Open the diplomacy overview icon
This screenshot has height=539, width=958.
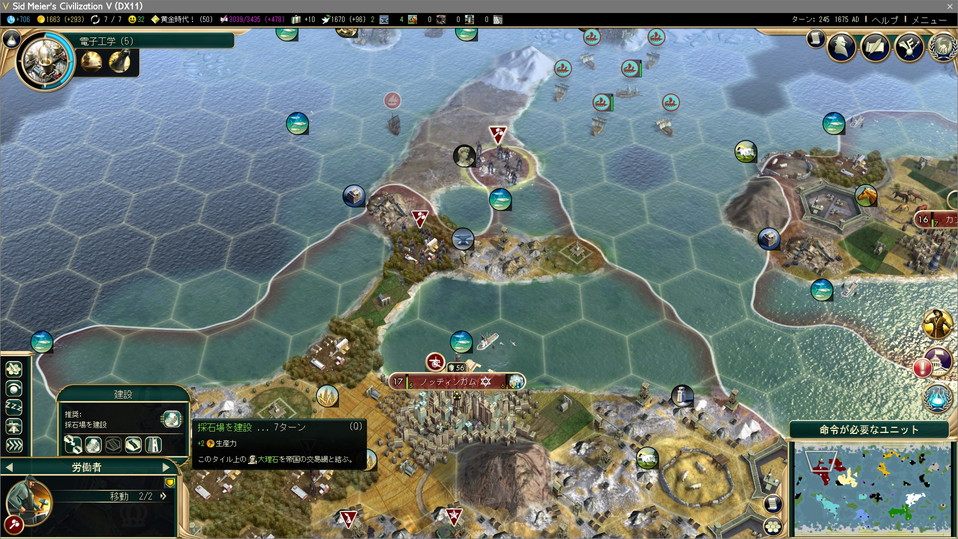pos(909,46)
